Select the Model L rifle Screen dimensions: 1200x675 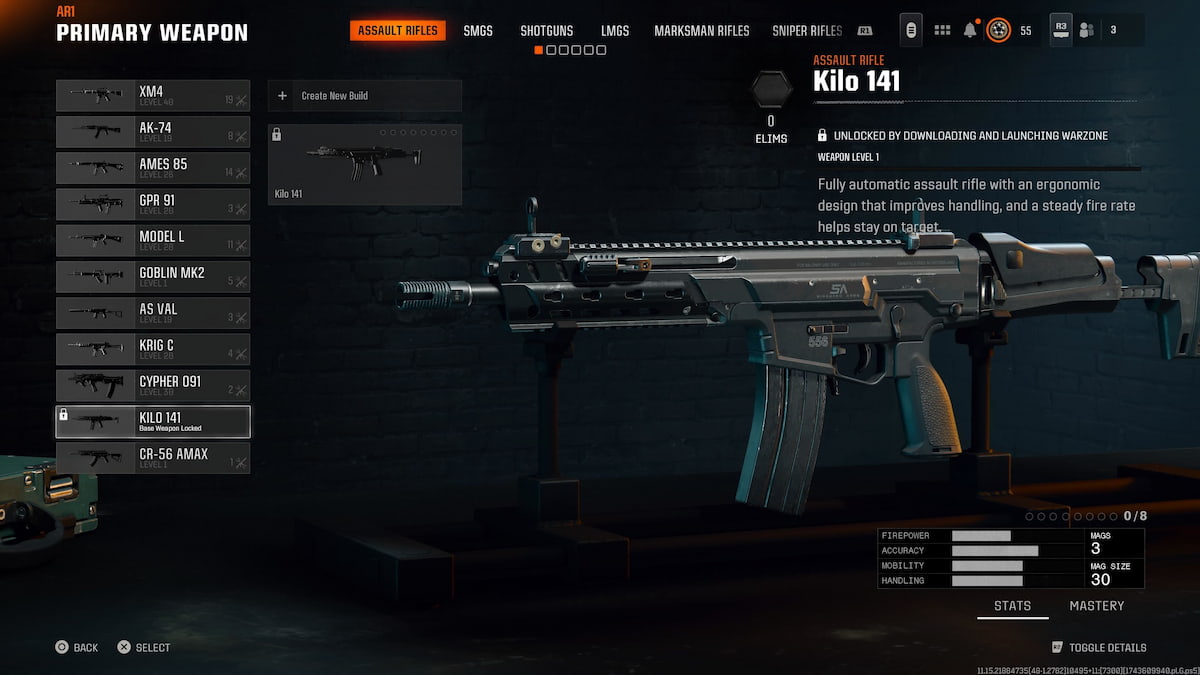[x=153, y=240]
